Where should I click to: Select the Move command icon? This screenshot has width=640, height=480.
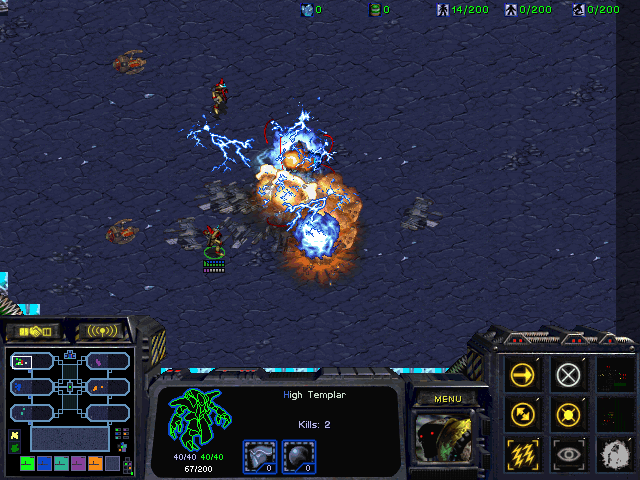point(522,375)
